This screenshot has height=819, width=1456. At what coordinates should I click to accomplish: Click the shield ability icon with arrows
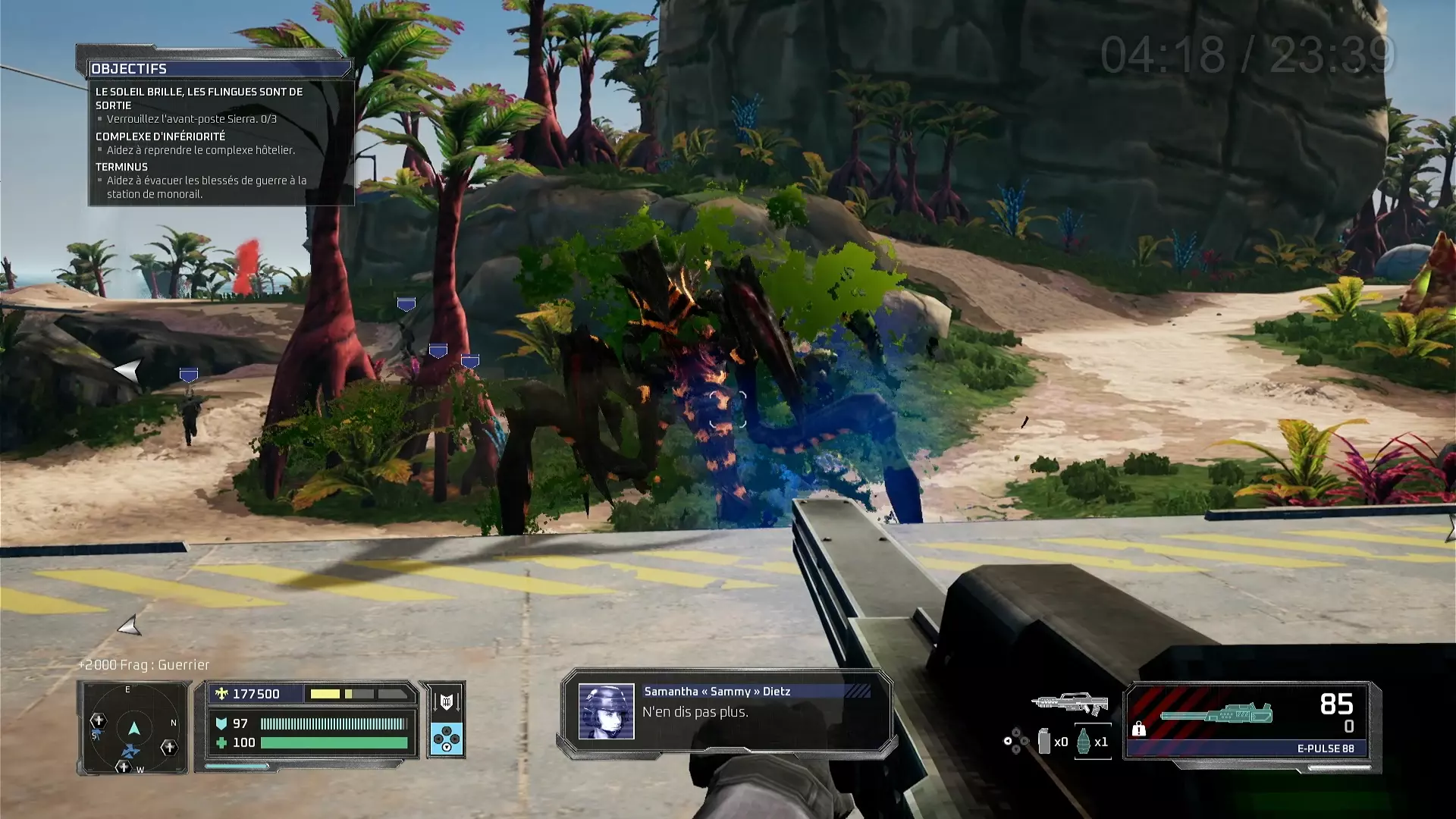447,702
